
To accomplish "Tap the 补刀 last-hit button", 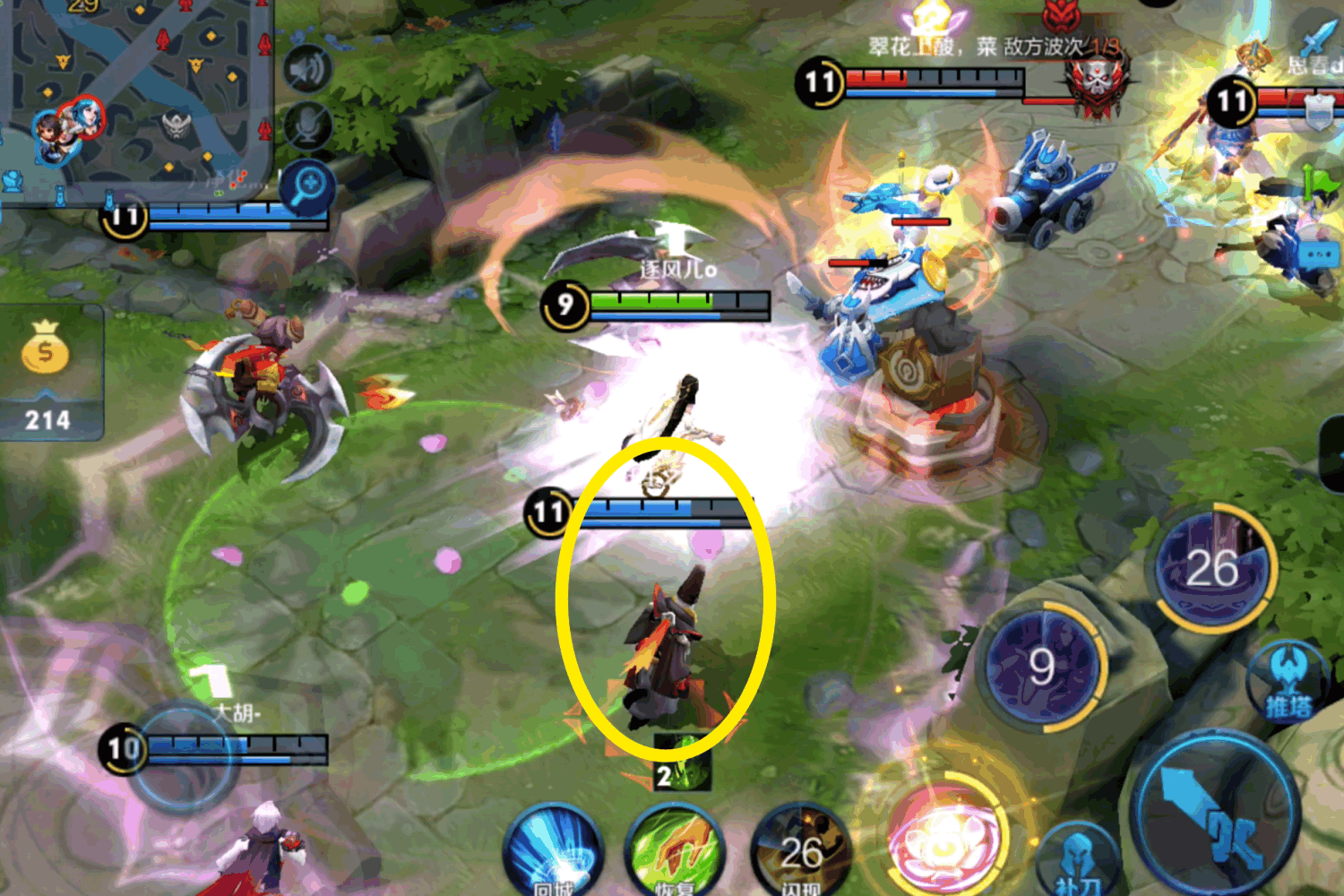I will coord(1078,862).
